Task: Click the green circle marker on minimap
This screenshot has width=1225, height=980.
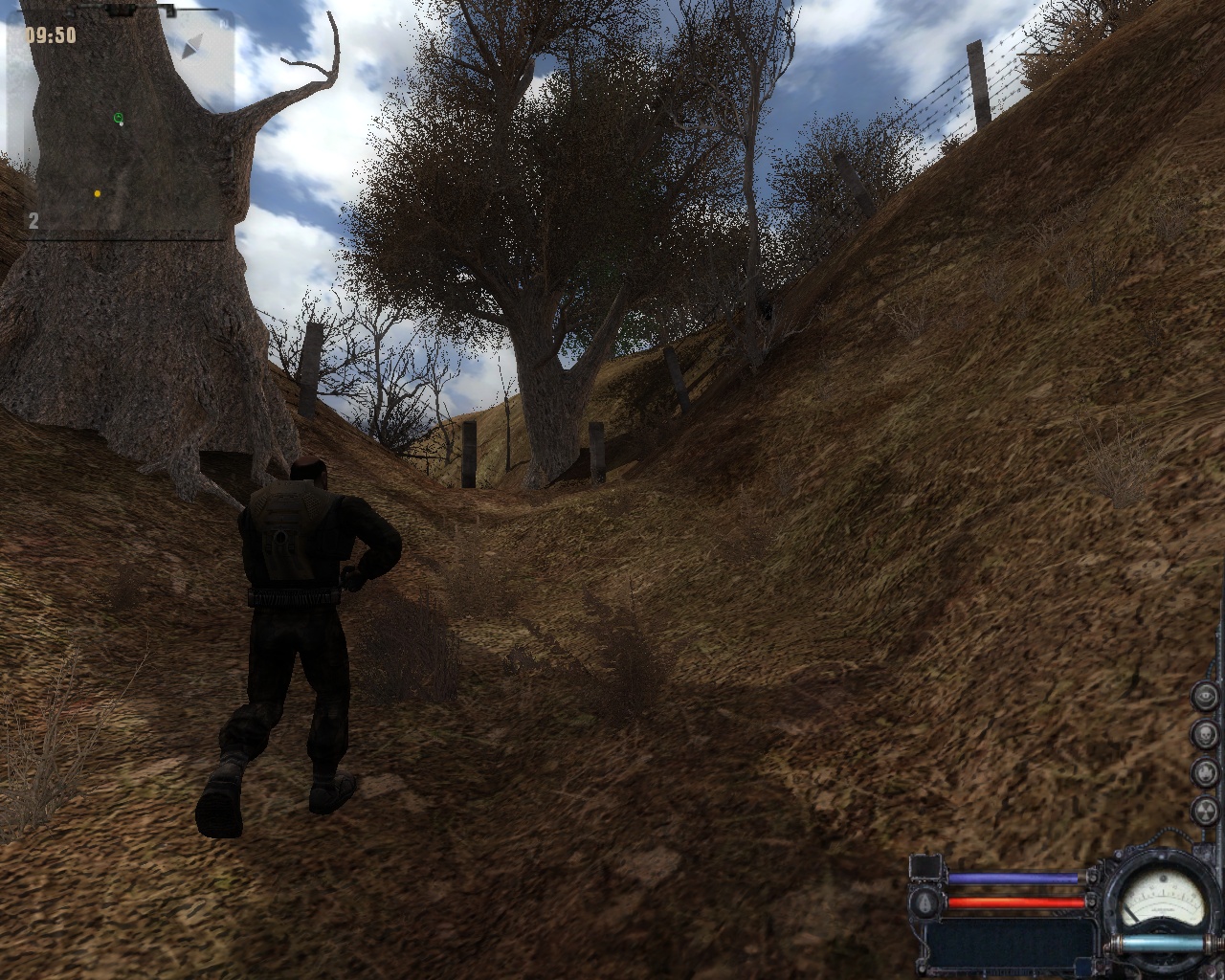Action: [119, 119]
